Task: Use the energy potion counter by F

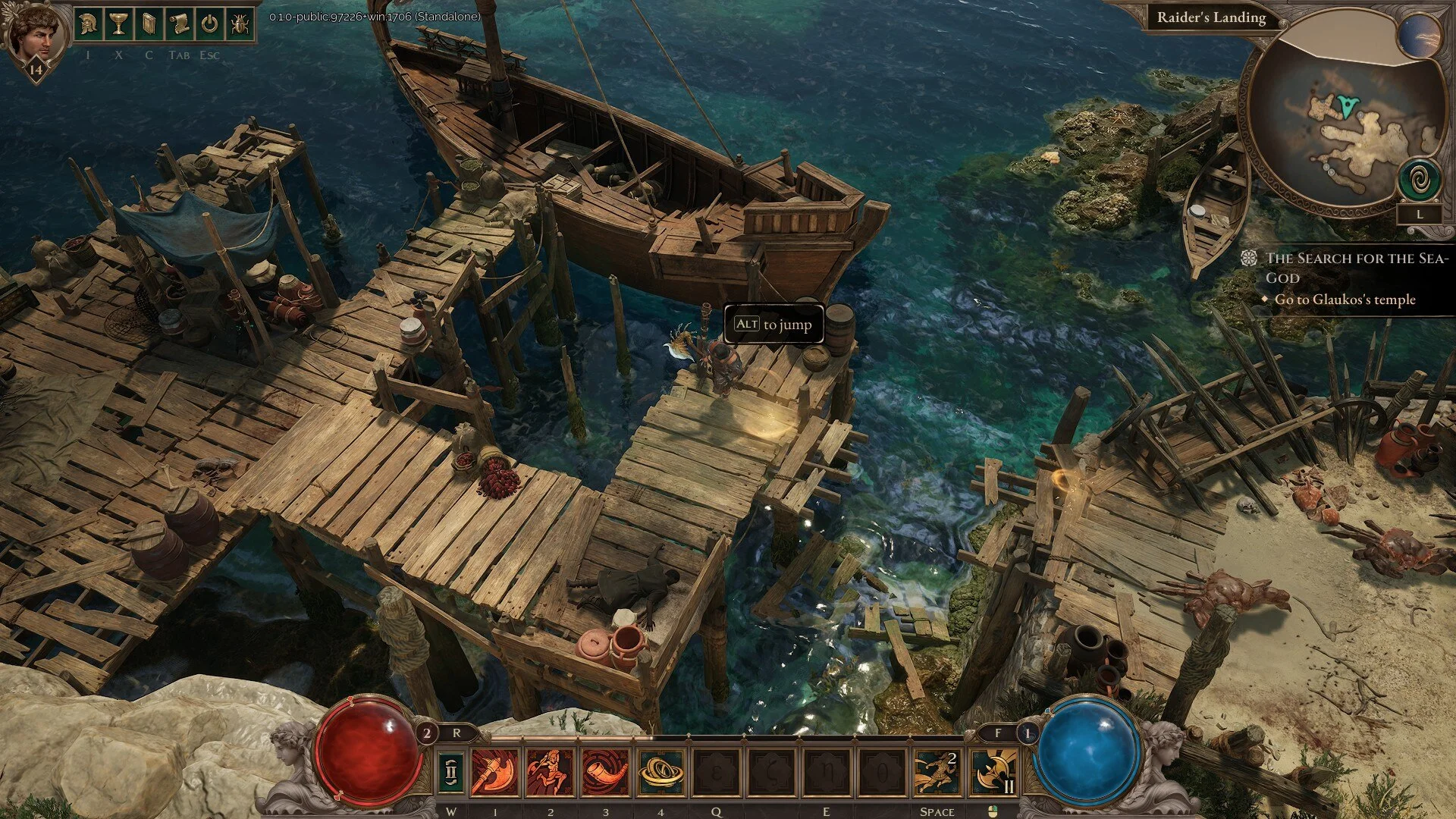Action: coord(1028,733)
